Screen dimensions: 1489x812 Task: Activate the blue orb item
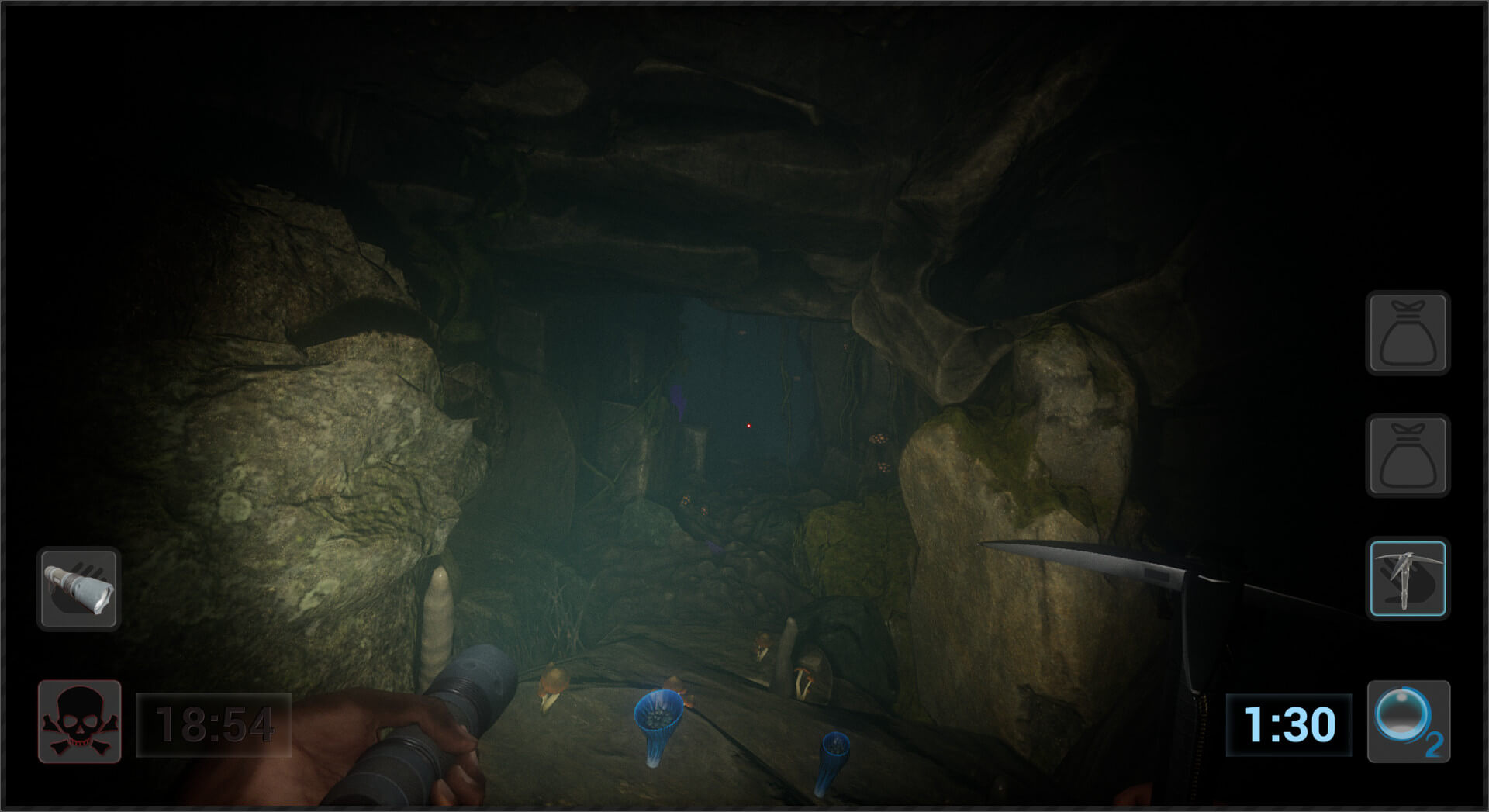pyautogui.click(x=1407, y=721)
